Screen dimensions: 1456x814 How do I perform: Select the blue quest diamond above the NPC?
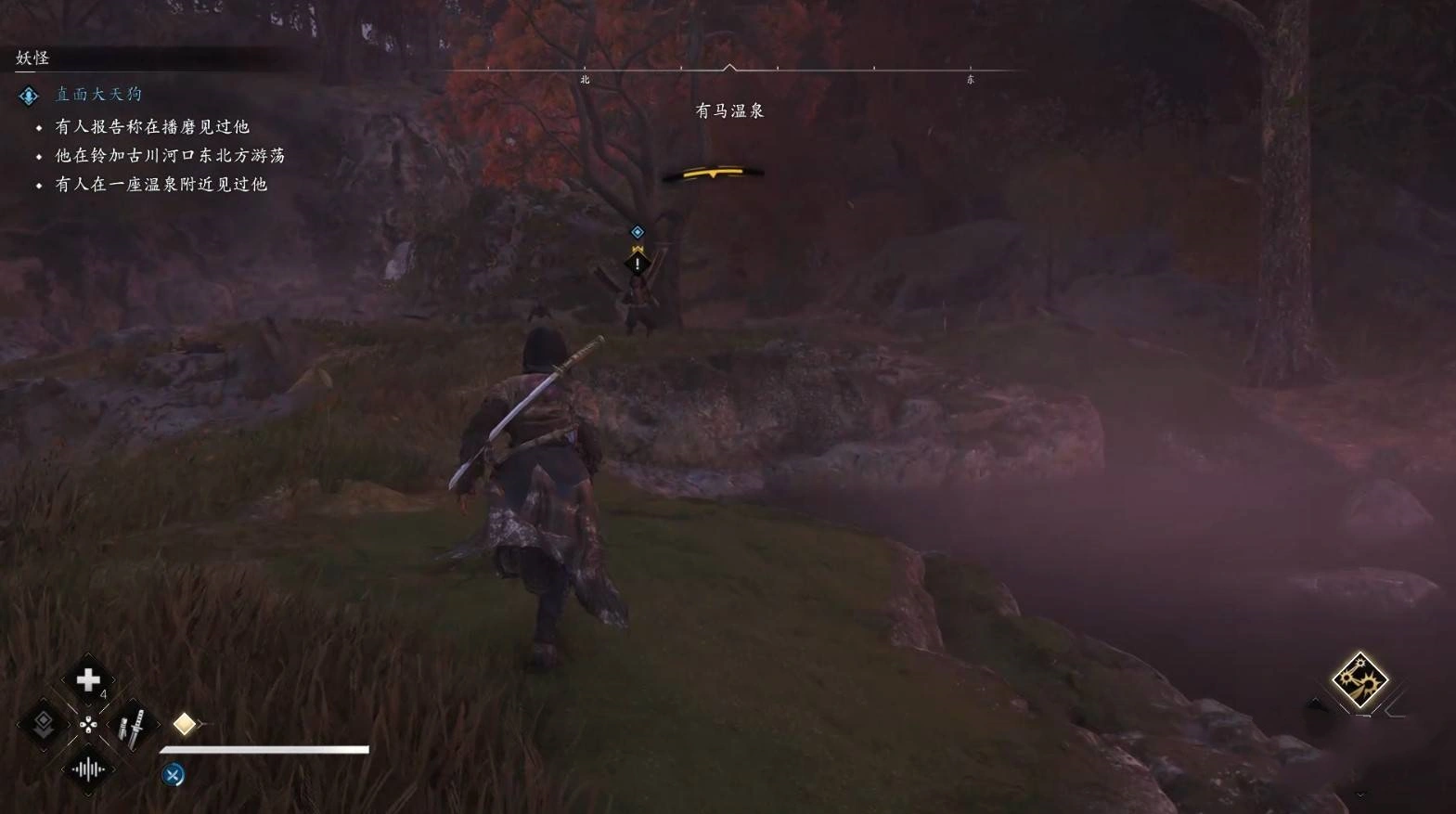tap(638, 232)
